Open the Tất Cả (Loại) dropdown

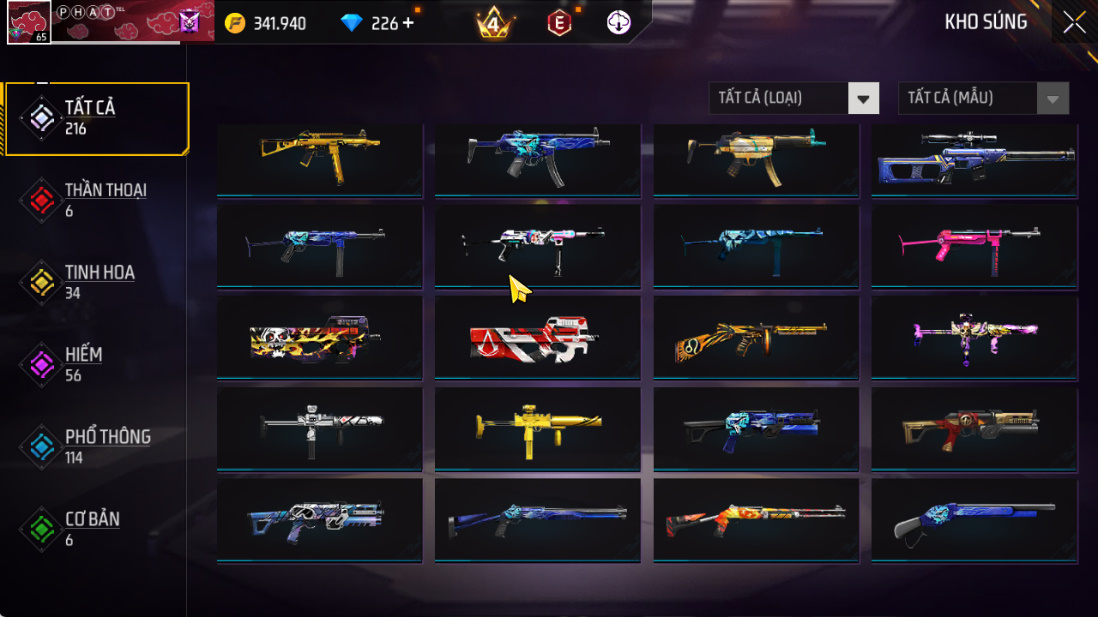click(794, 98)
